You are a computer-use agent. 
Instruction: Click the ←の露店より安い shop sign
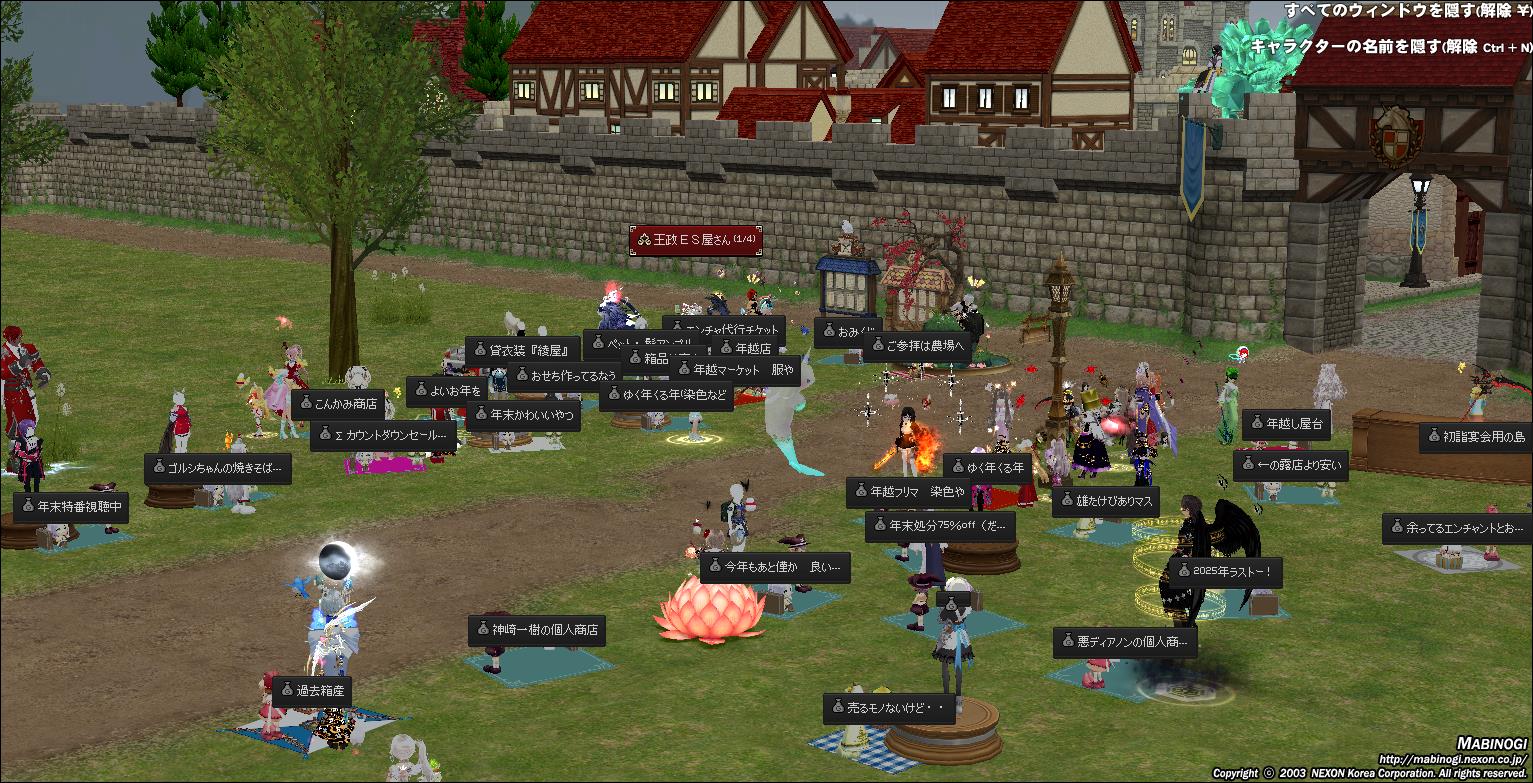1291,465
